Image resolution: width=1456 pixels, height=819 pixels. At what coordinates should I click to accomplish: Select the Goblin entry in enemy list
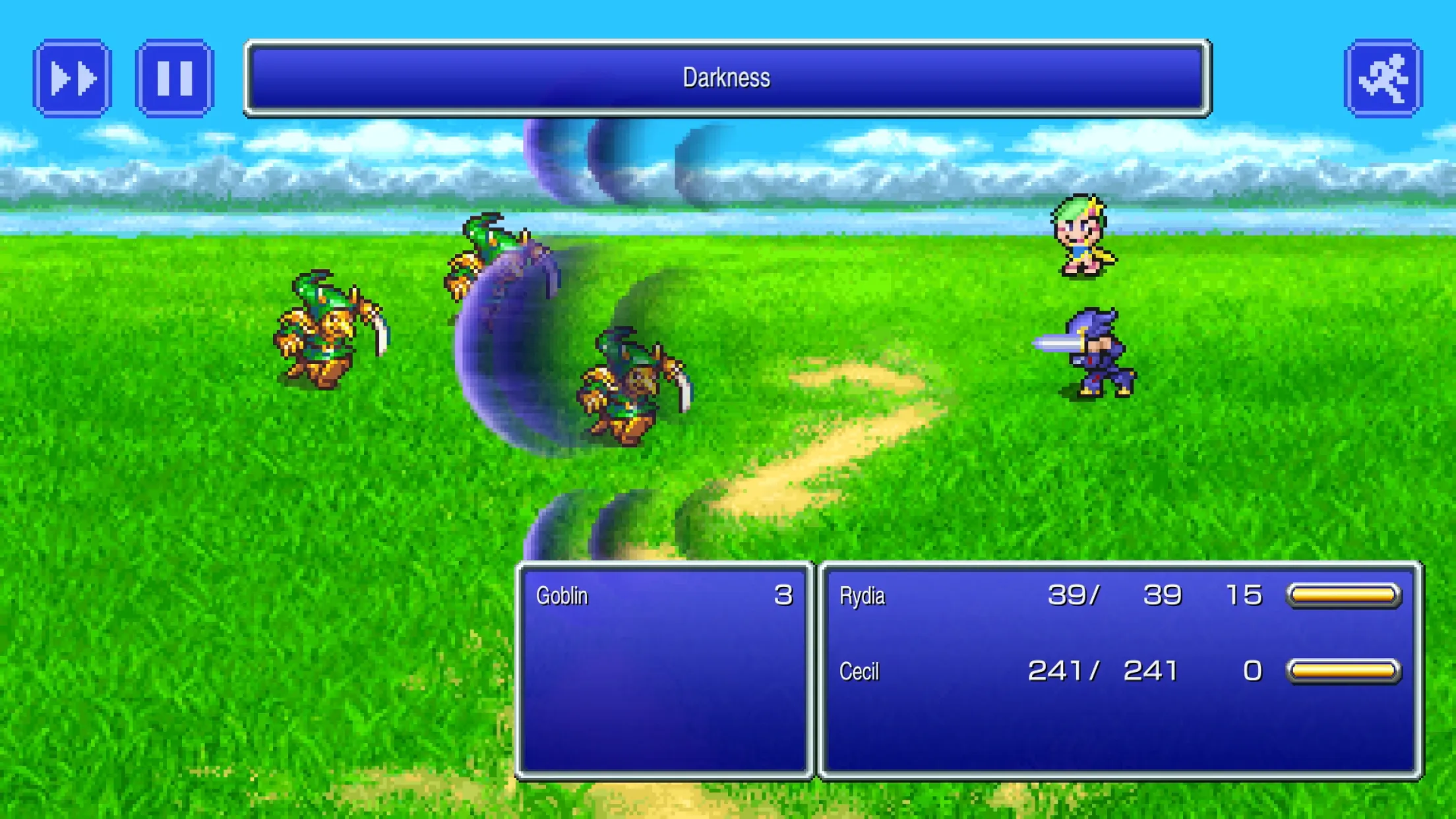(x=663, y=595)
